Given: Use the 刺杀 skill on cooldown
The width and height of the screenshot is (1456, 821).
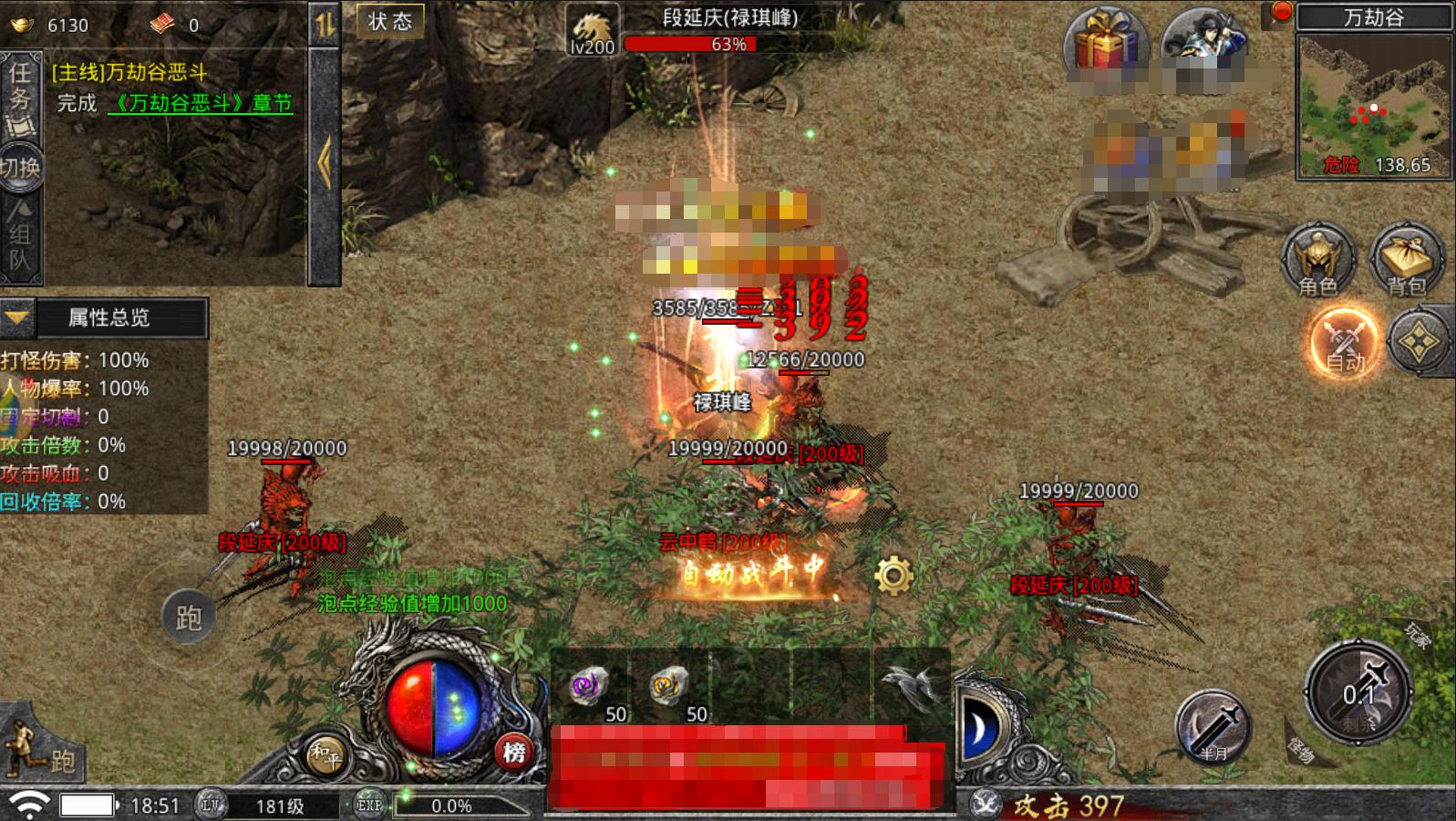Looking at the screenshot, I should tap(1358, 696).
